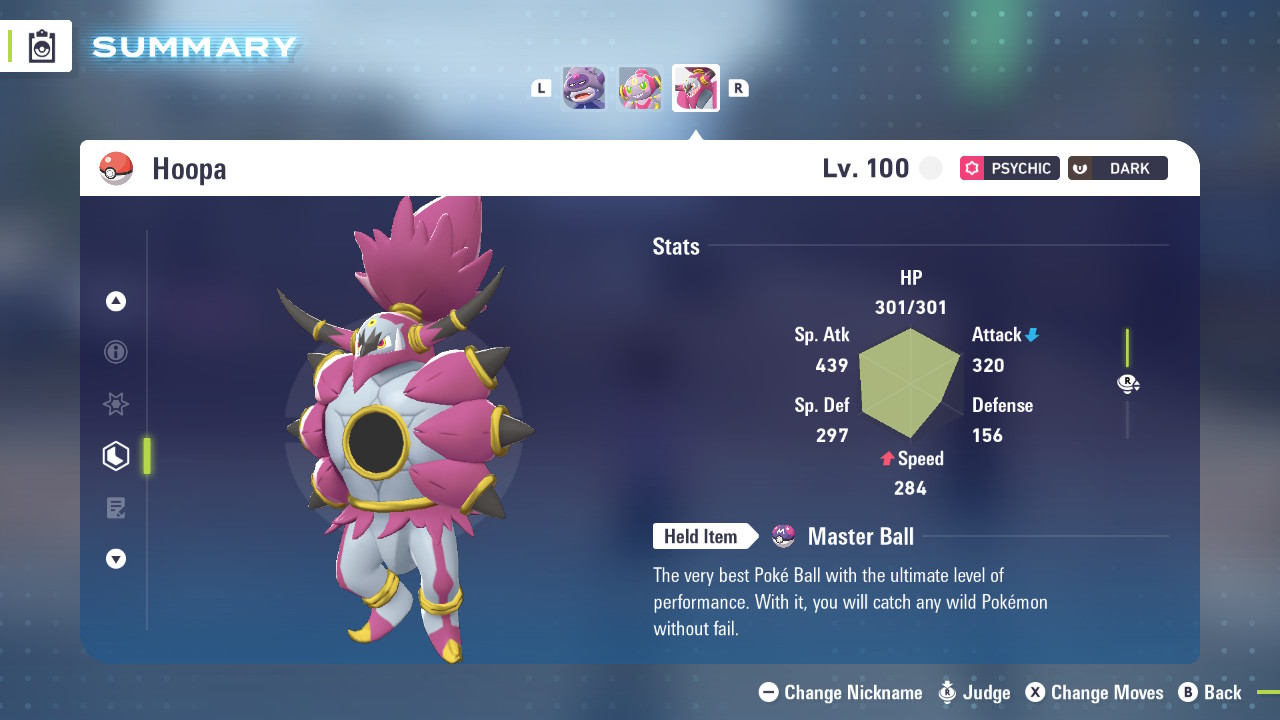The image size is (1280, 720).
Task: Switch to the ribbons and marks tab
Action: (x=116, y=404)
